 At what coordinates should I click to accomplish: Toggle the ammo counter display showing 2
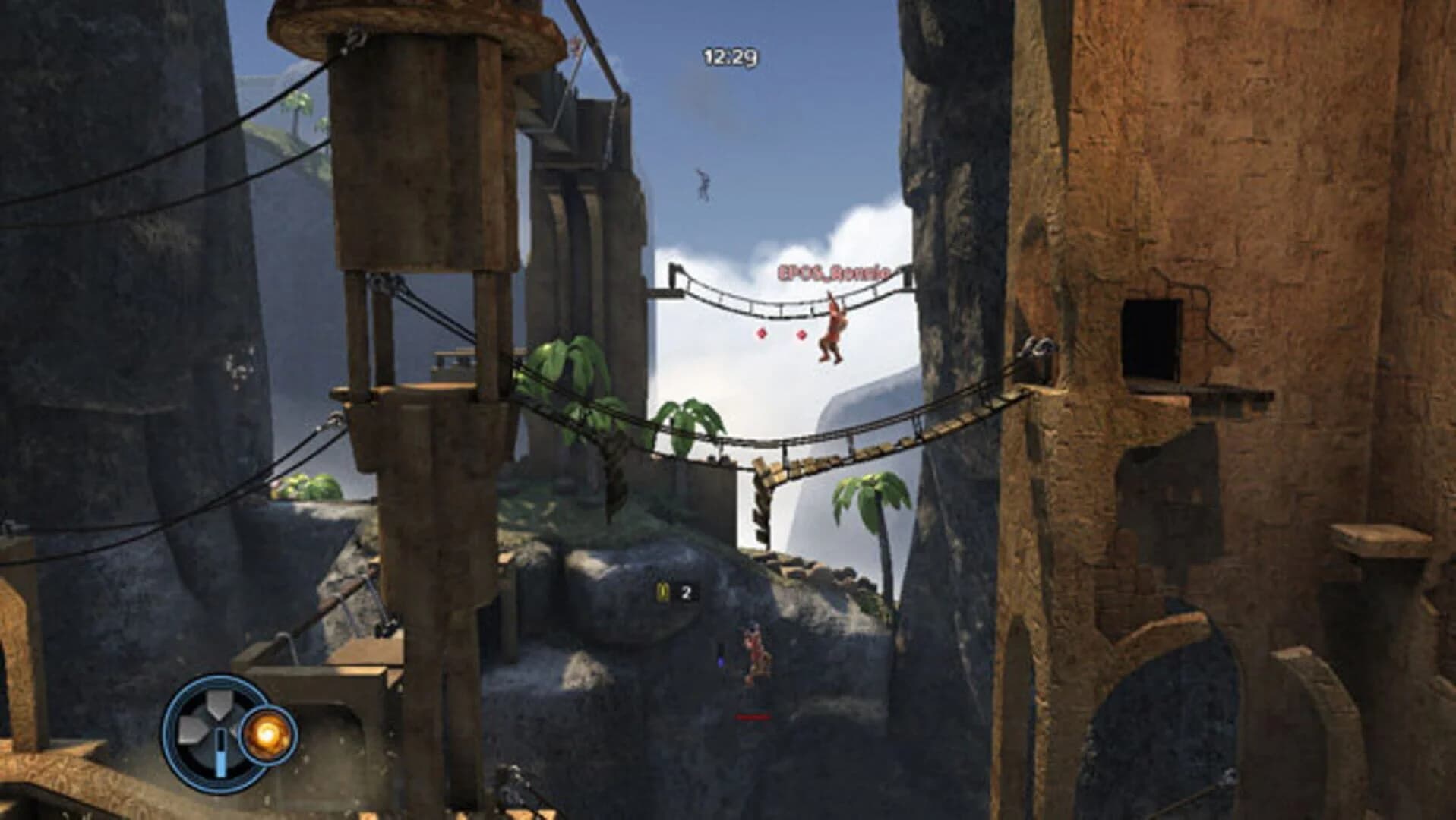(686, 592)
